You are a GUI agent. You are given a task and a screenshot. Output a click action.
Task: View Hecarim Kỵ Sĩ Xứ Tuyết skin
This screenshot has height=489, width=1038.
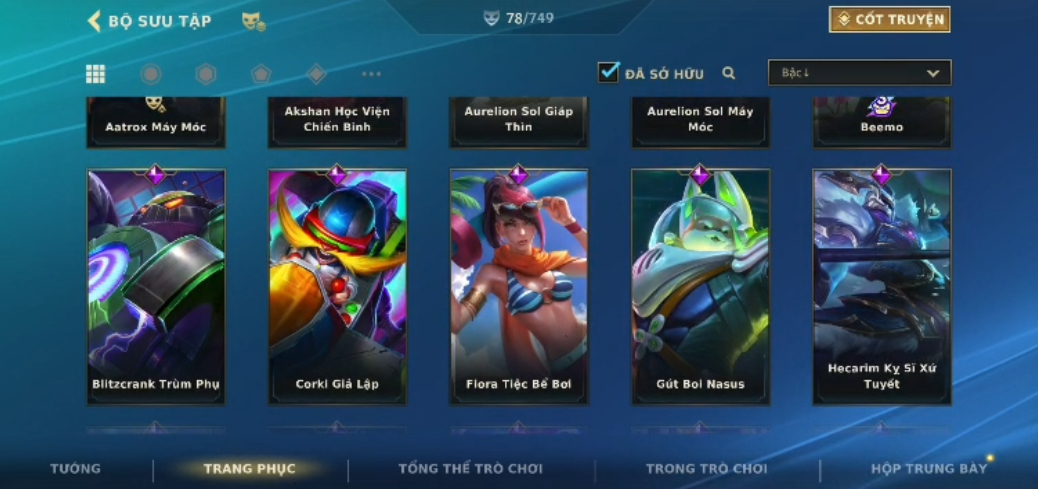881,287
